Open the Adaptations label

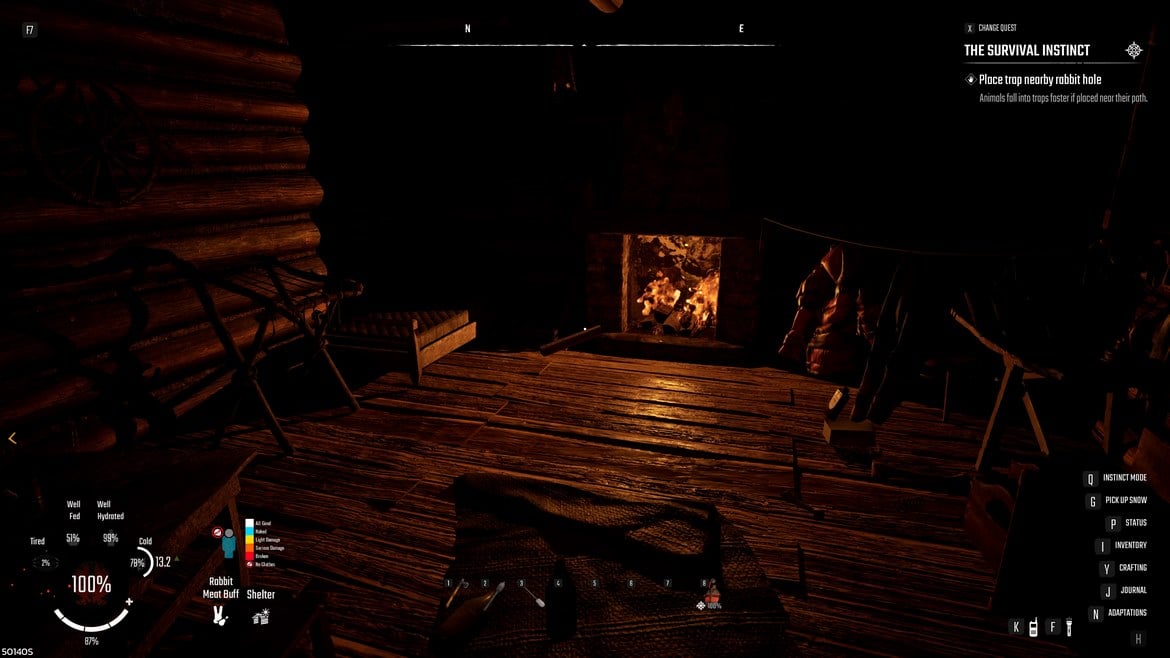click(x=1127, y=613)
